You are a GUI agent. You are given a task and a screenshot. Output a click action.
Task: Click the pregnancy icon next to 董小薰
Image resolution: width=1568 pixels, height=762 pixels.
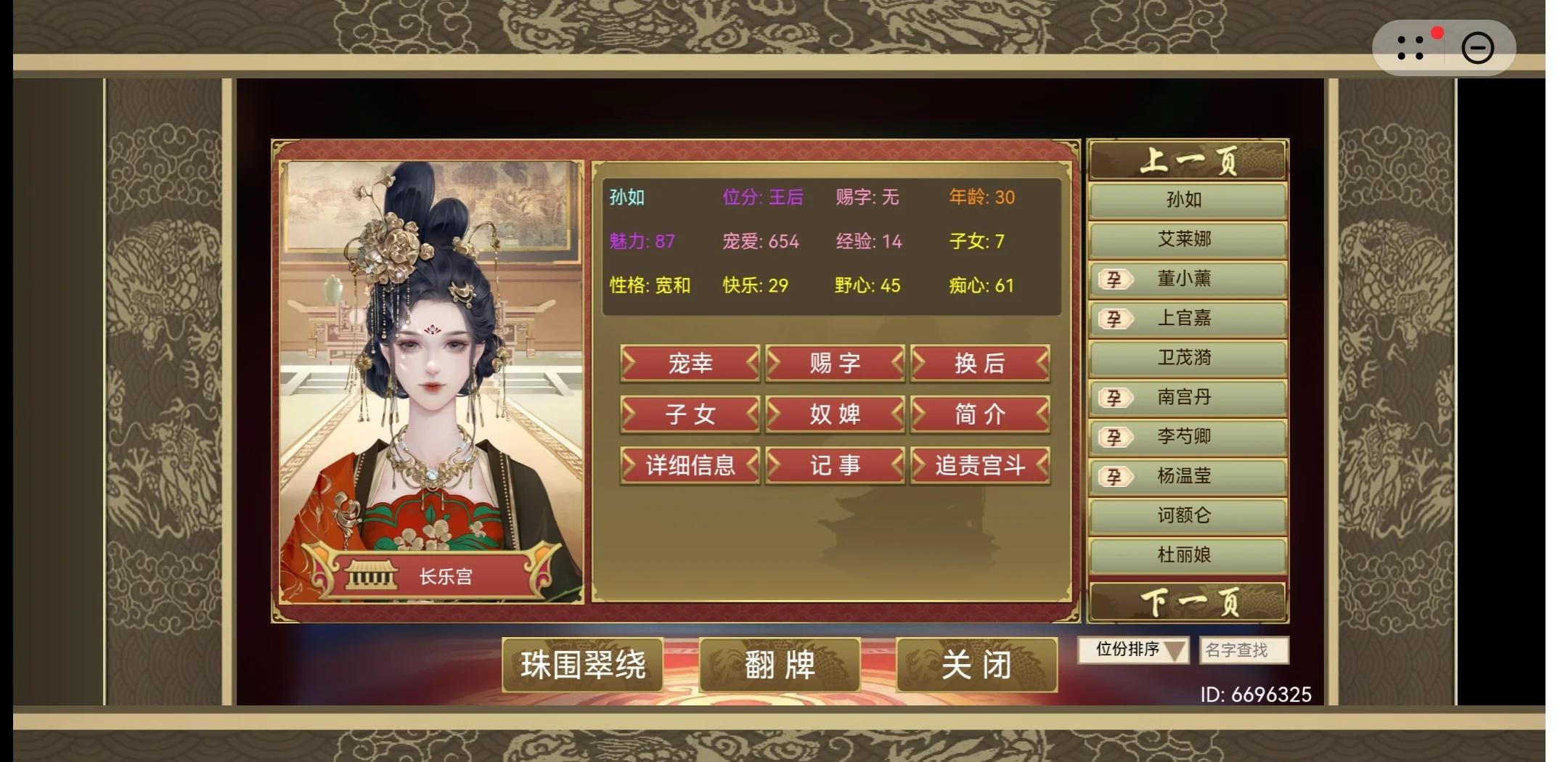click(1117, 279)
